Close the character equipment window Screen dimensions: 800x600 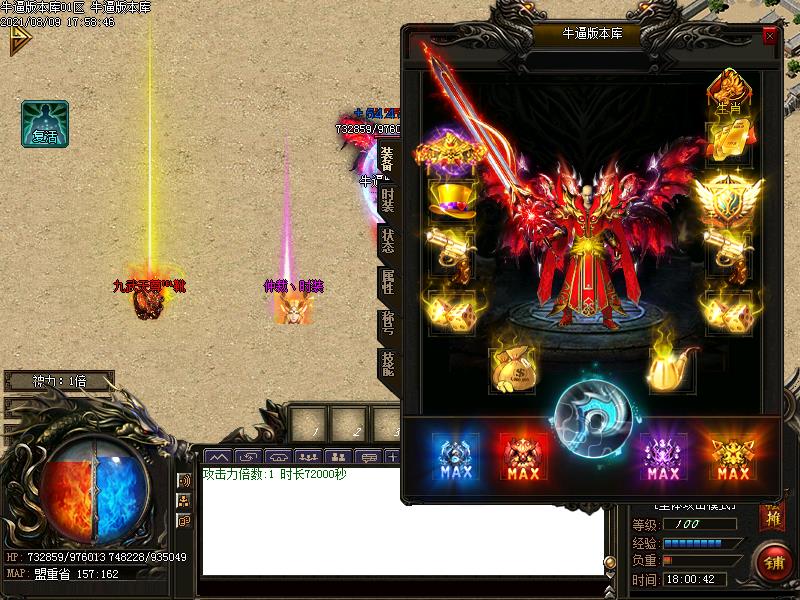(769, 36)
